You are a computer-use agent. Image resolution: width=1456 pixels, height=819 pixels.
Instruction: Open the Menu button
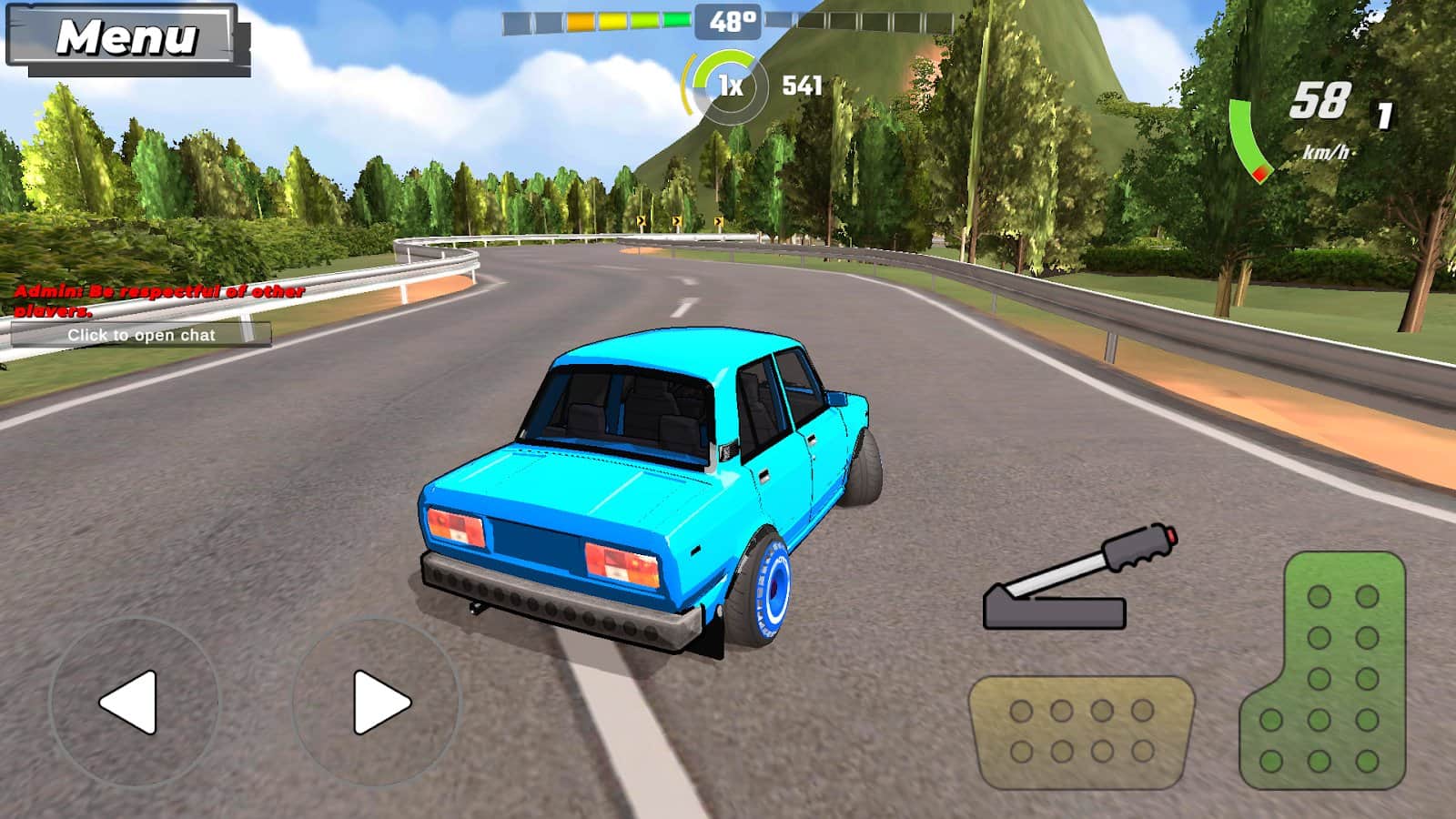(126, 38)
